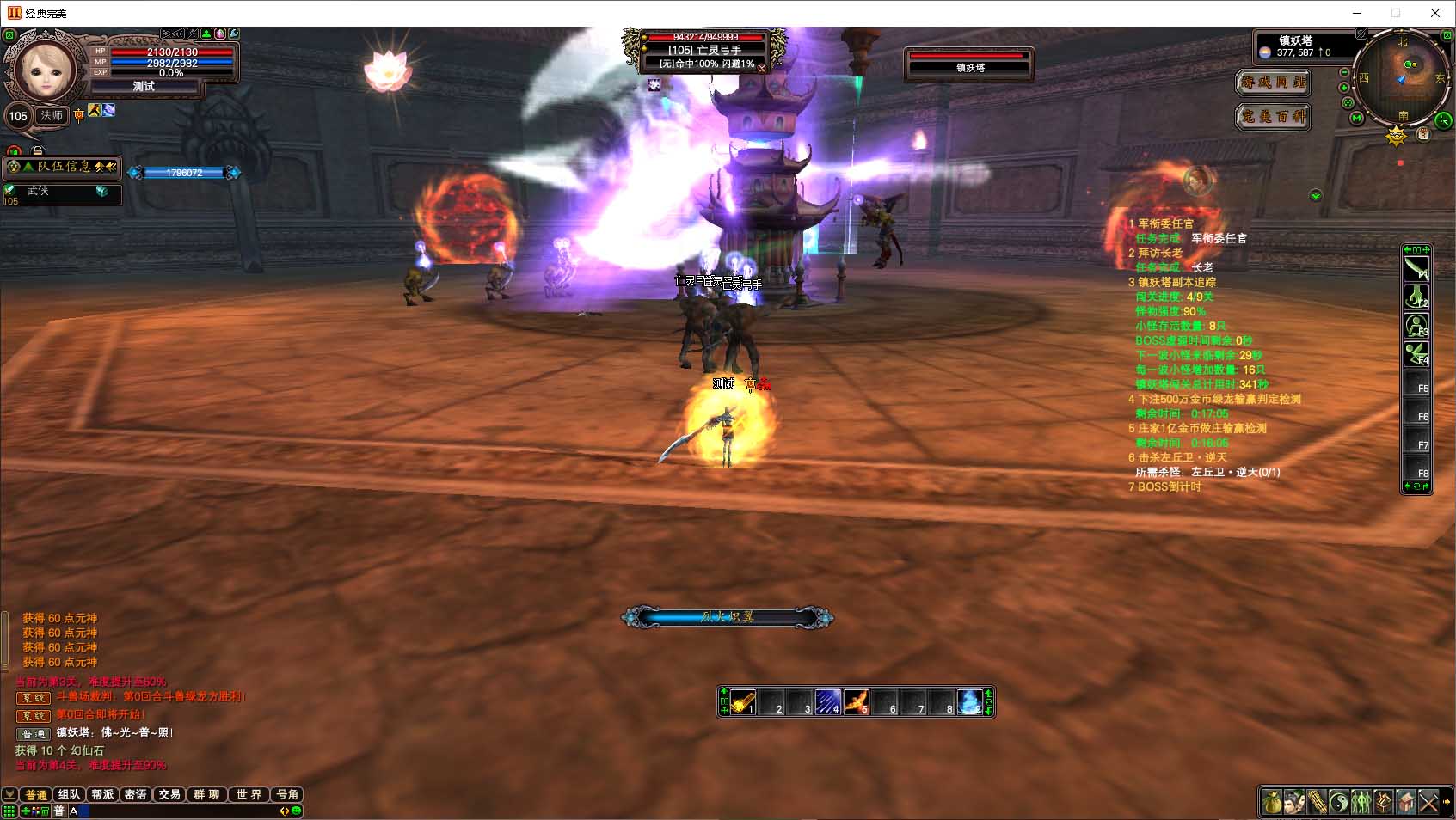Open the green figures team icon
The height and width of the screenshot is (820, 1456).
[1361, 803]
